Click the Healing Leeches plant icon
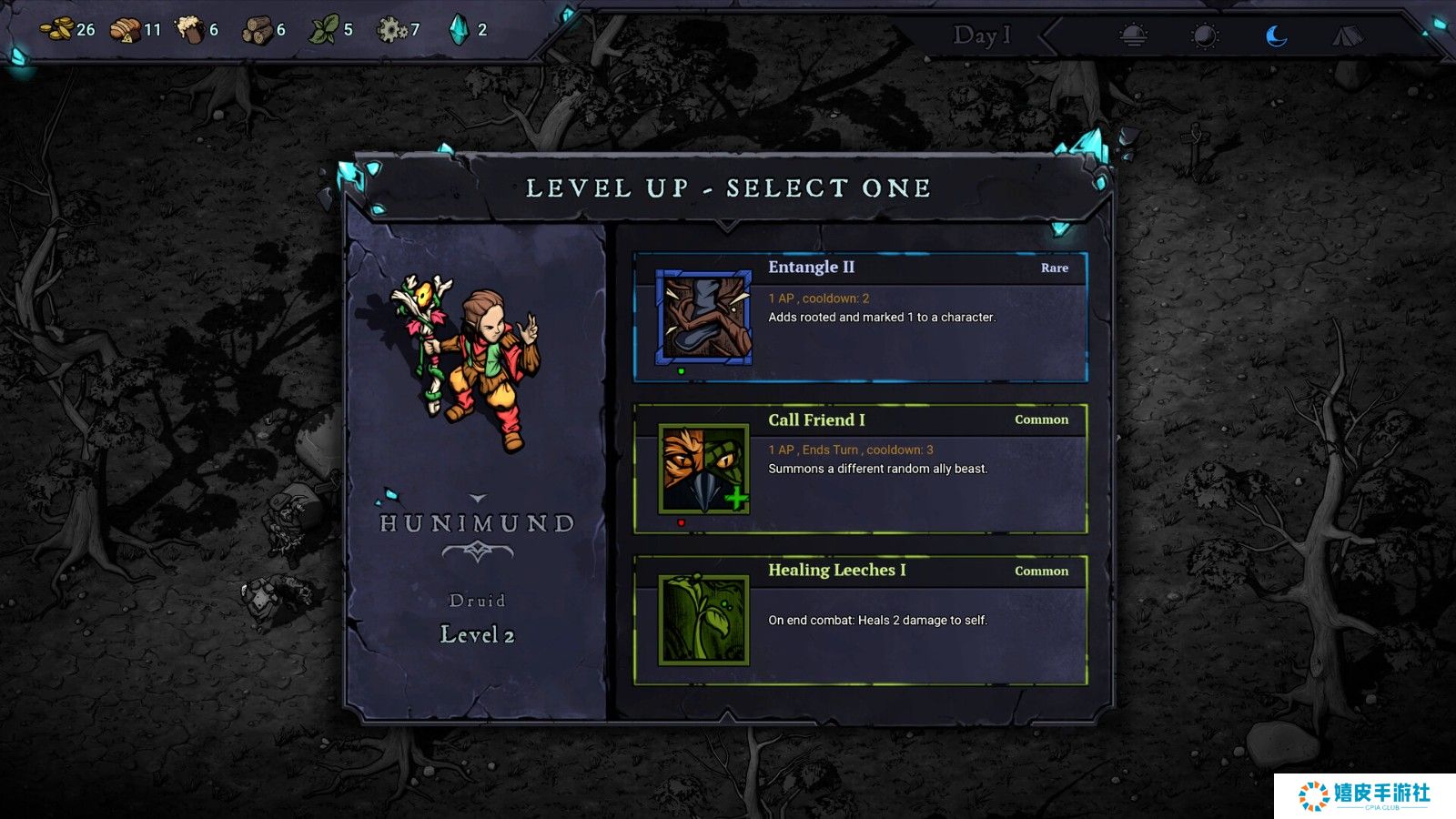 [x=704, y=620]
